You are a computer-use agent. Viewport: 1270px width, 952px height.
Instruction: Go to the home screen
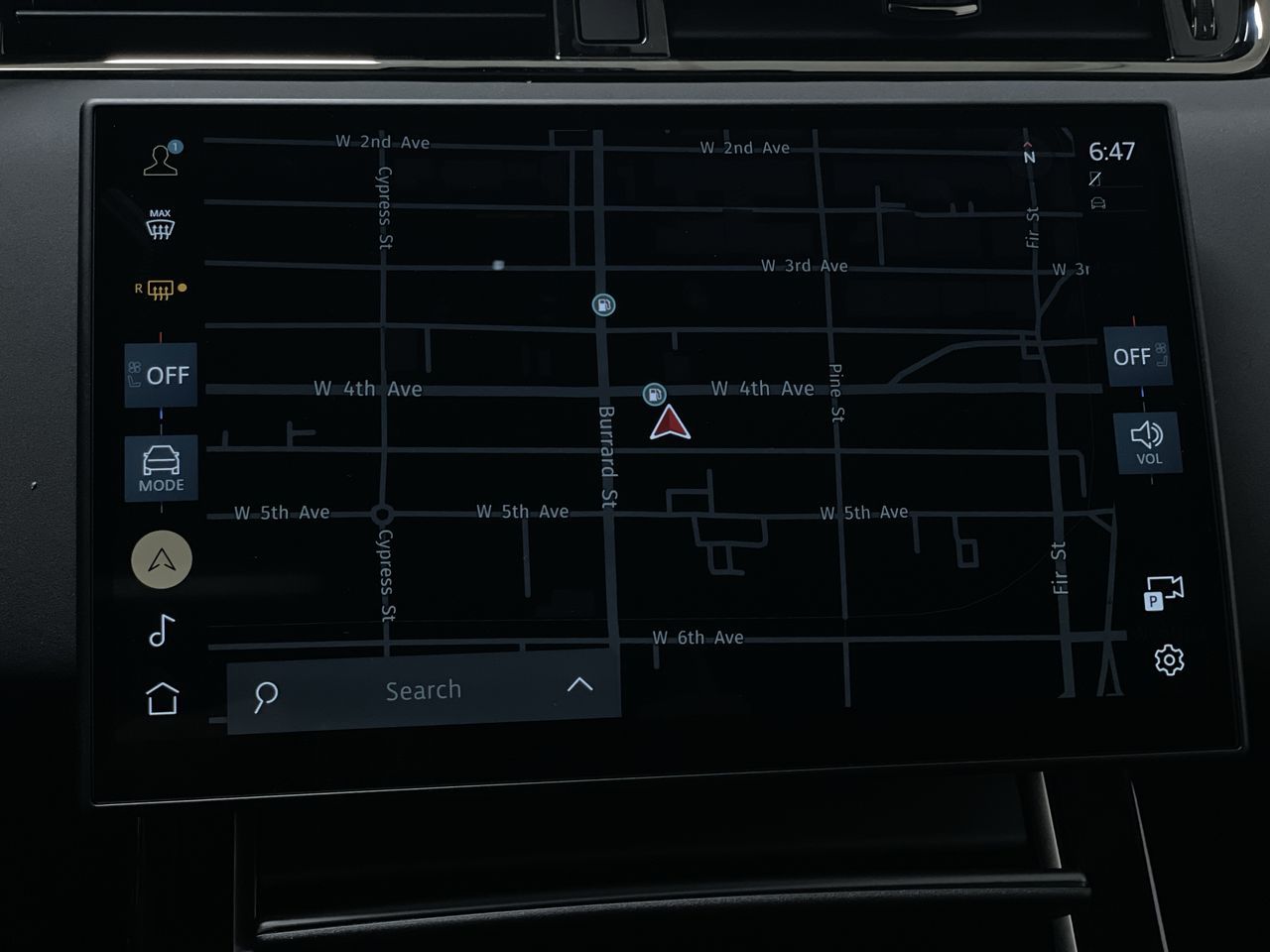point(163,699)
